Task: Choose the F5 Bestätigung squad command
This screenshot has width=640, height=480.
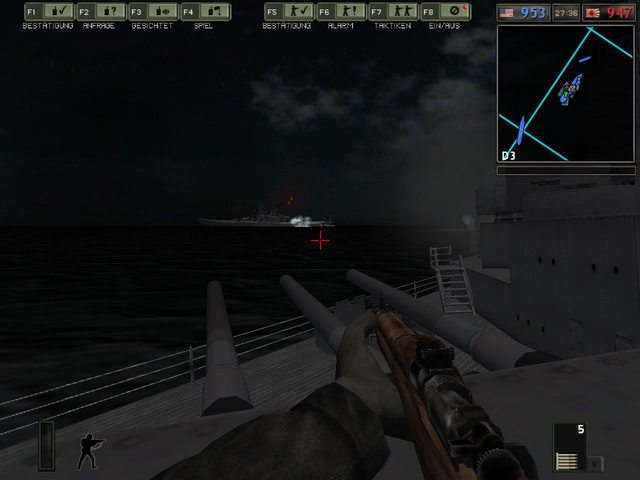Action: (x=288, y=12)
